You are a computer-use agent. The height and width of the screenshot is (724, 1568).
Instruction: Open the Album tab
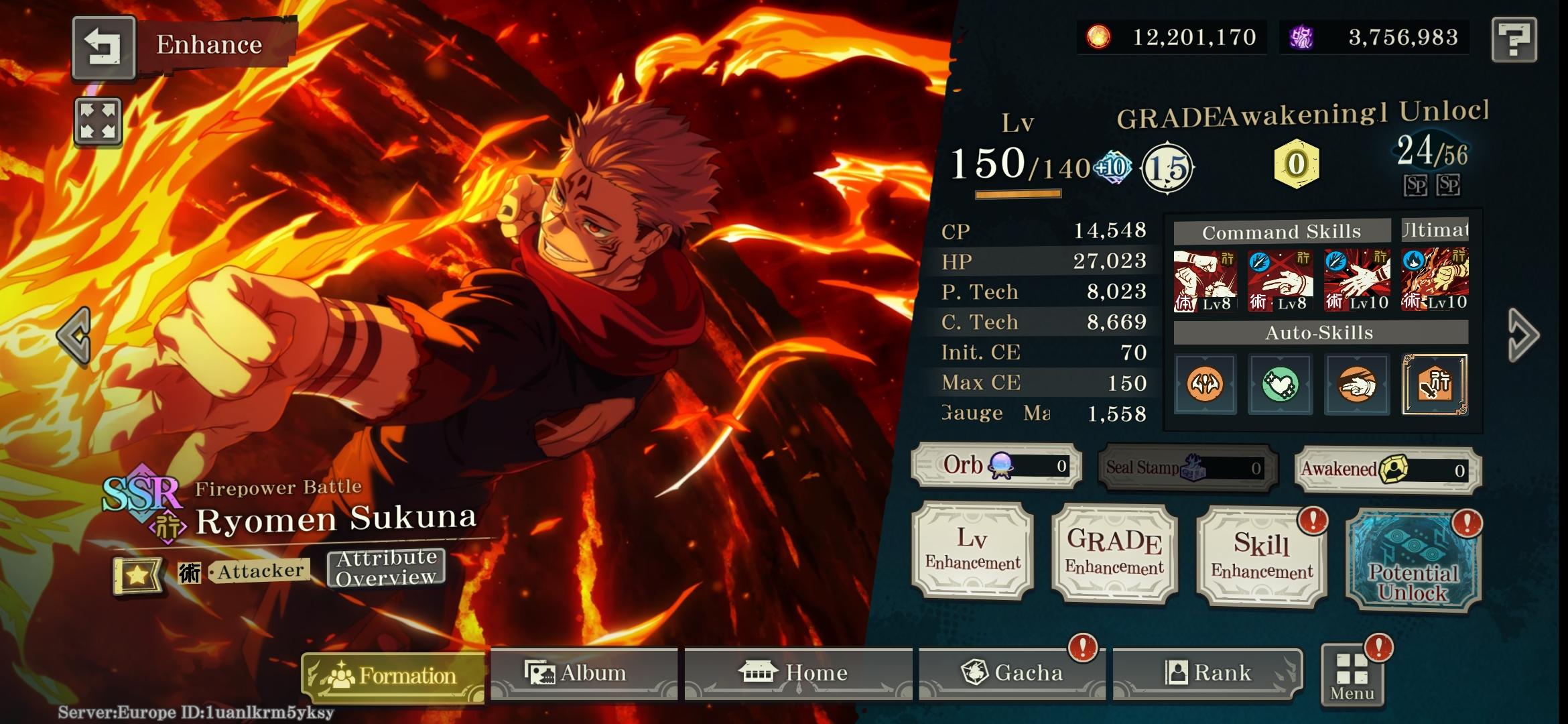(x=583, y=673)
